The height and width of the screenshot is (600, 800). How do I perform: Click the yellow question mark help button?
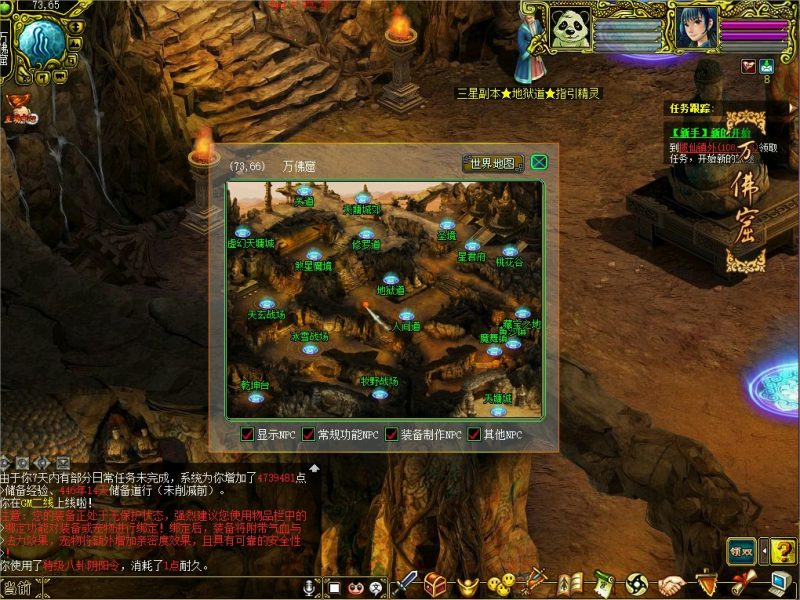point(783,549)
